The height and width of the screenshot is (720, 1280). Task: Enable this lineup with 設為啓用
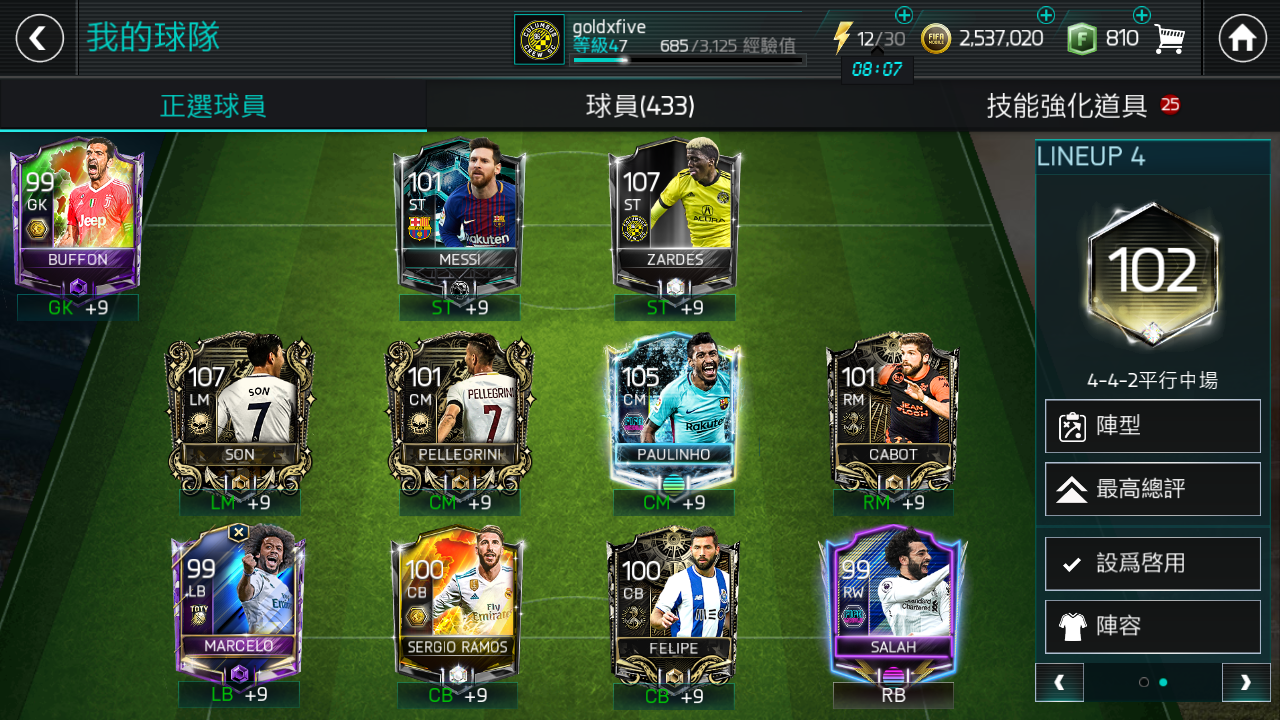pos(1152,563)
